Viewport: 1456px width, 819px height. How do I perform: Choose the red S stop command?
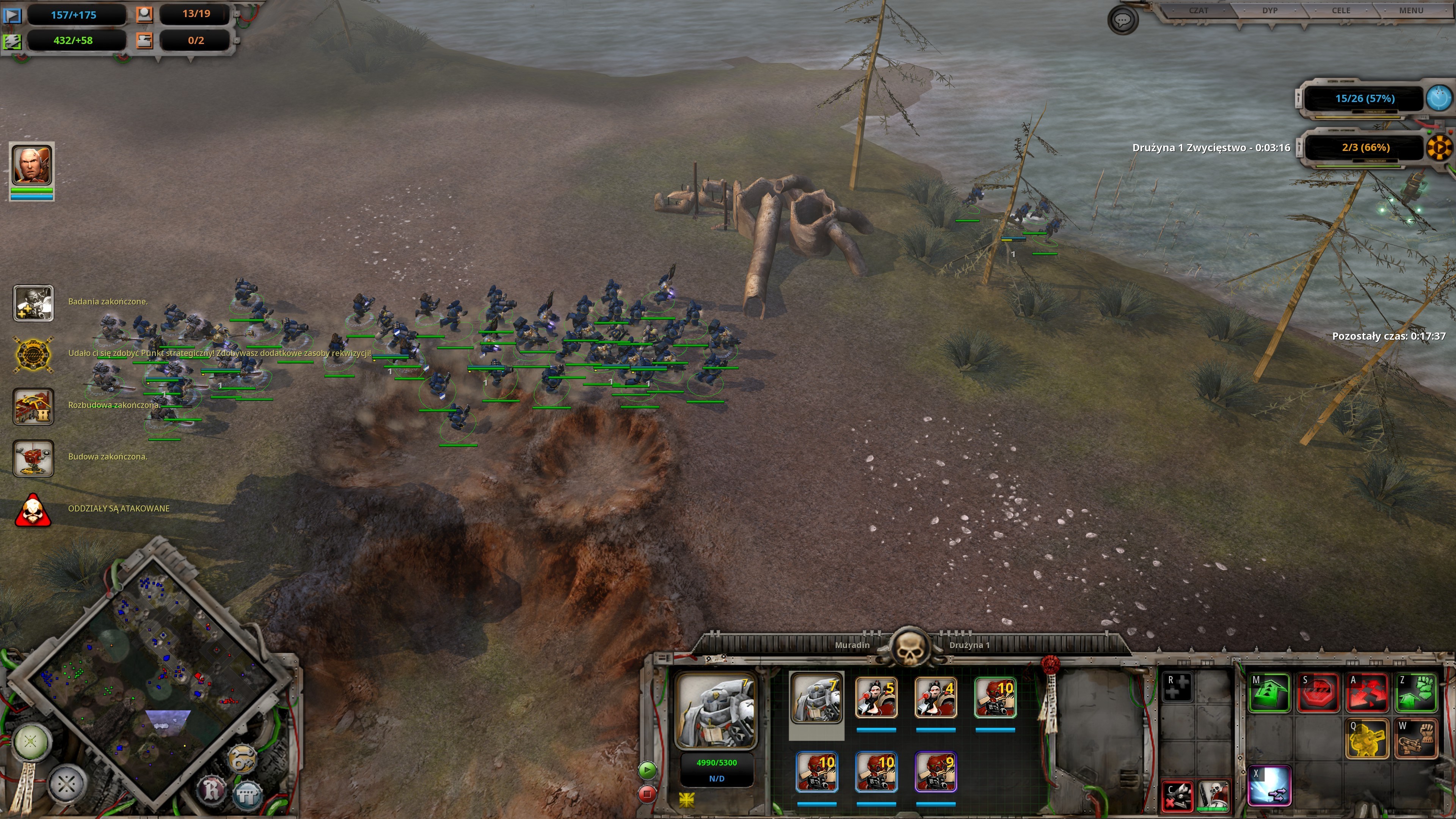1318,692
